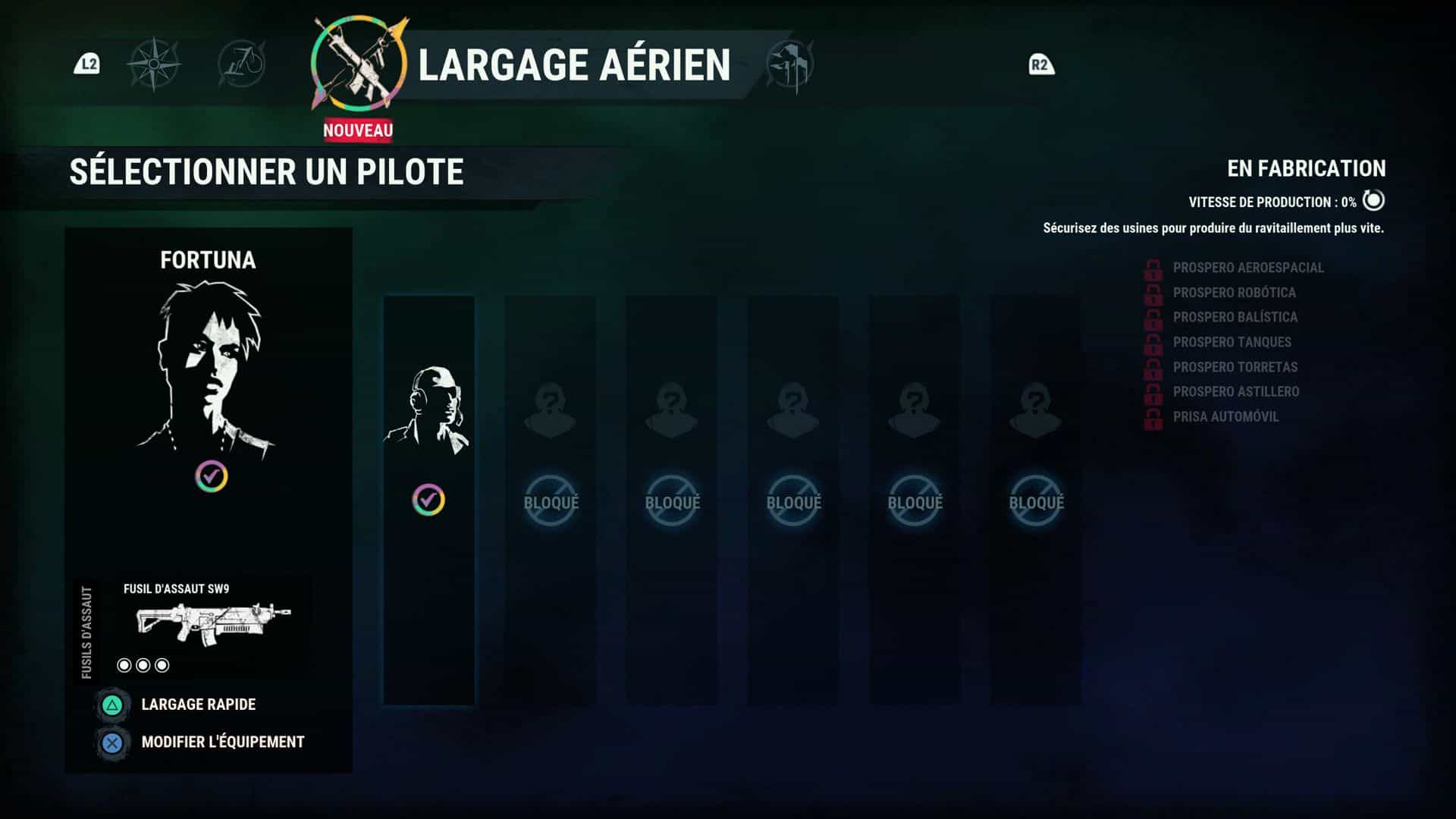Select the Fortuna pilot card
The width and height of the screenshot is (1456, 819).
209,372
